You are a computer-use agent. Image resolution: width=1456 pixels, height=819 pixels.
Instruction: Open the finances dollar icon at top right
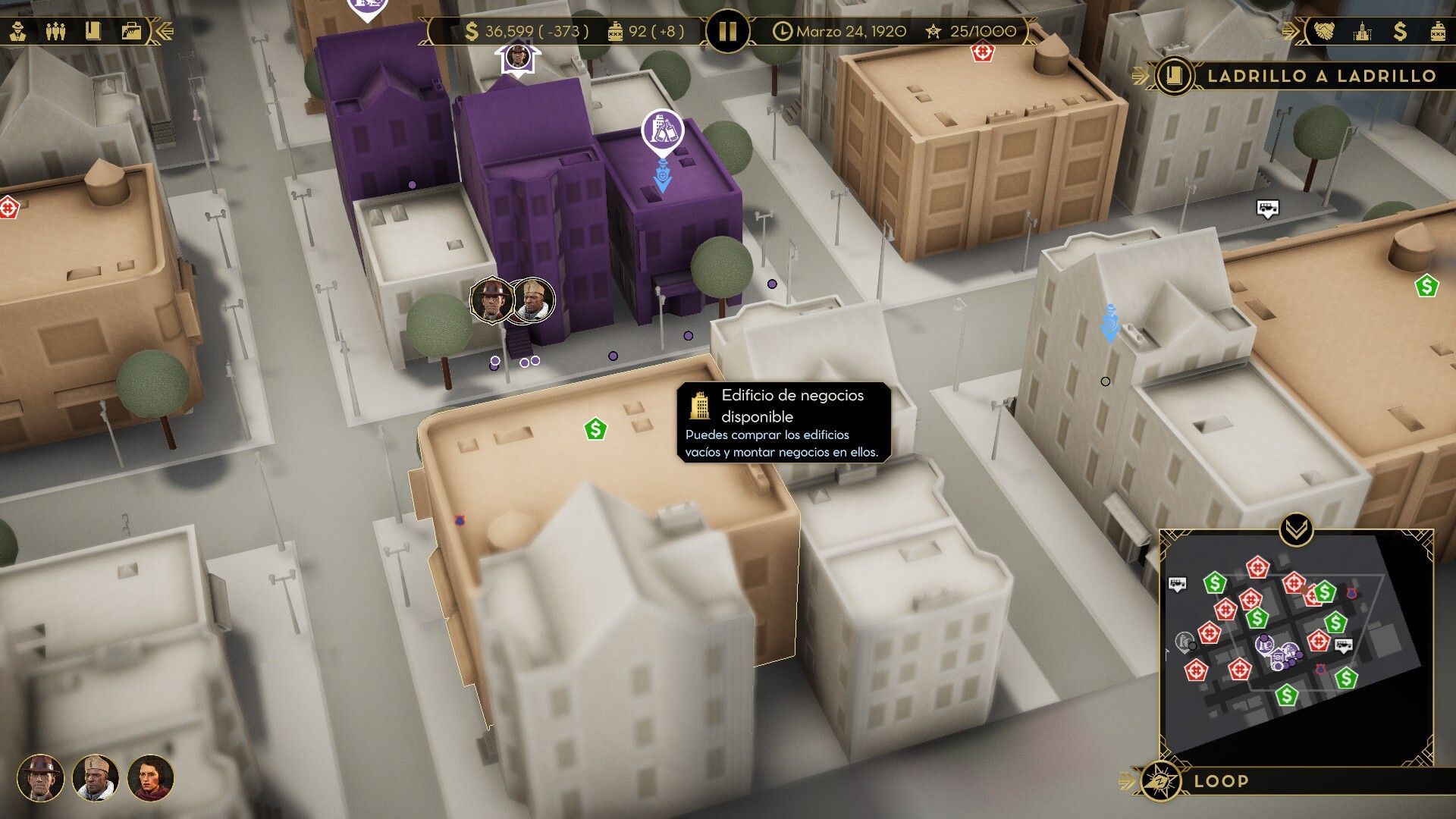1400,32
